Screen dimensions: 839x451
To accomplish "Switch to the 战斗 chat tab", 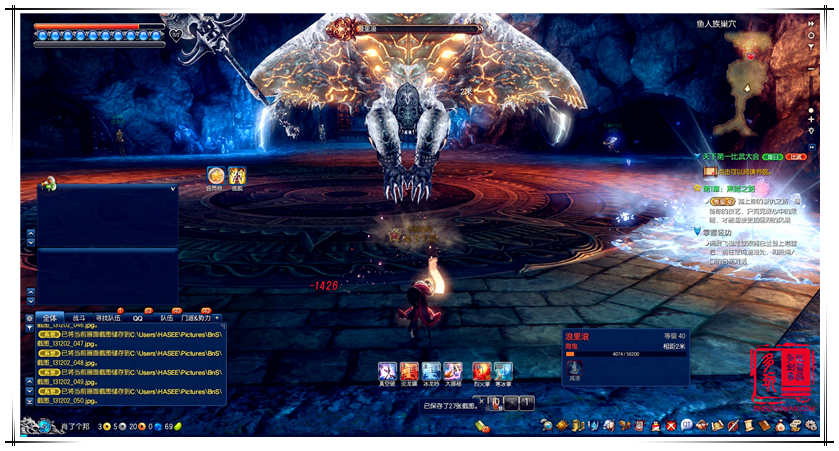I will pyautogui.click(x=80, y=317).
